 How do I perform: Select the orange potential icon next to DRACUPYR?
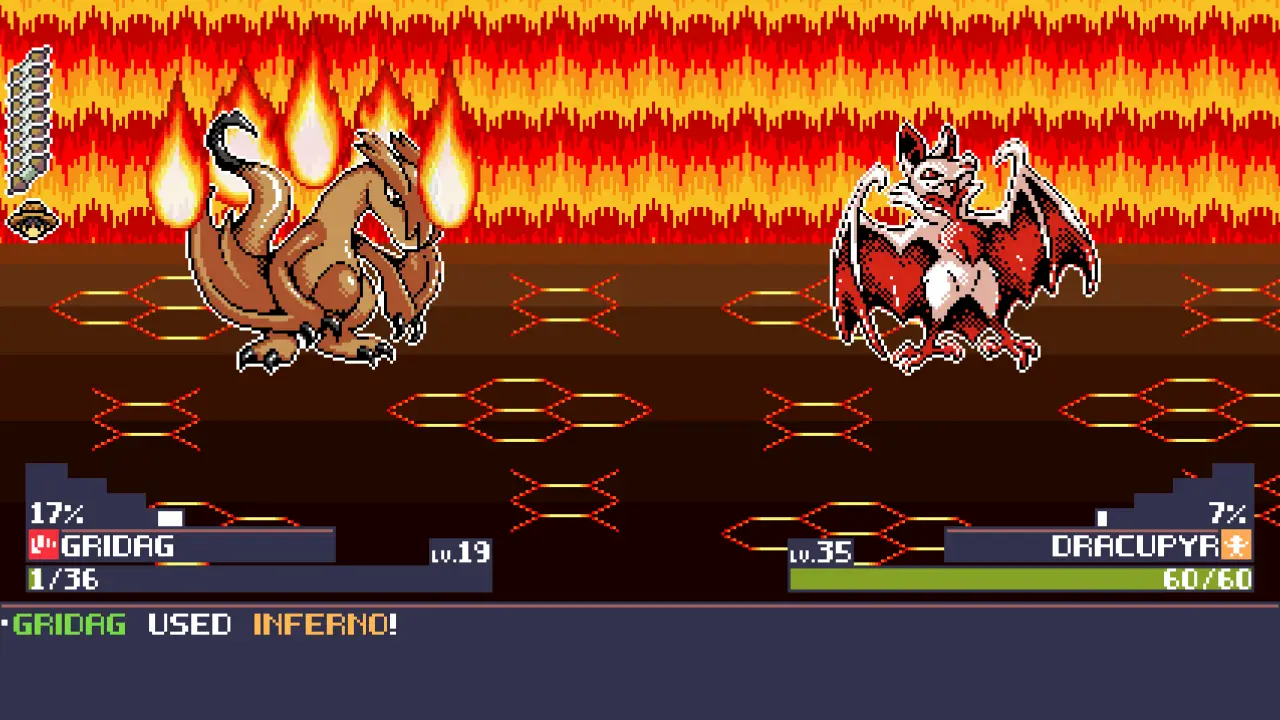pos(1239,546)
